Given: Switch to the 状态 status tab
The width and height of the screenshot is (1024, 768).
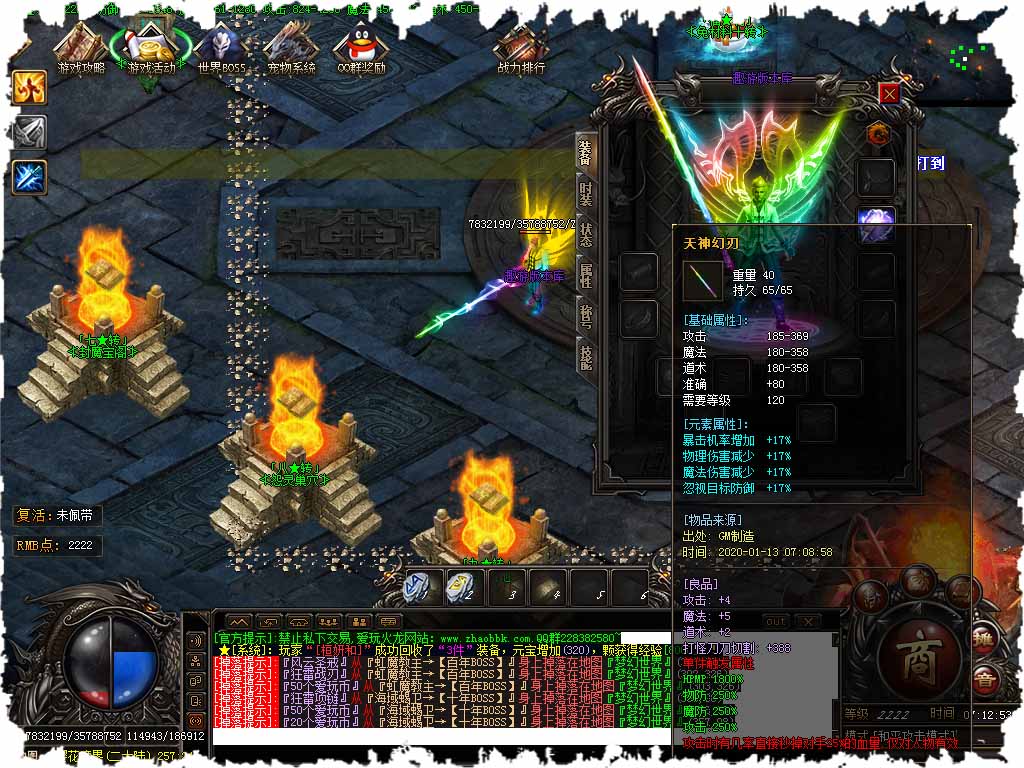Looking at the screenshot, I should [x=587, y=234].
